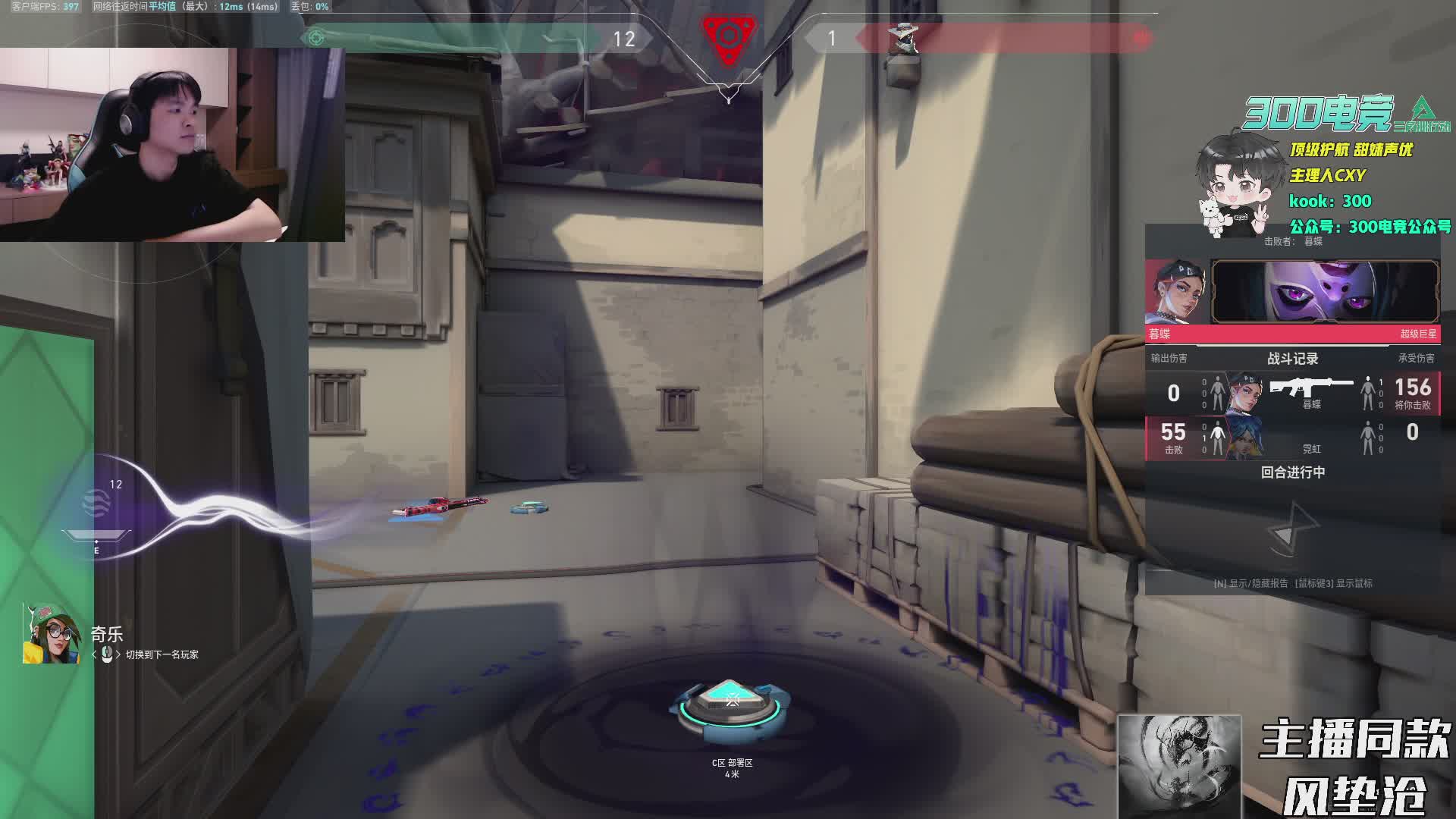Select the 霓虹 row in the combat report
Image resolution: width=1456 pixels, height=819 pixels.
[1292, 438]
